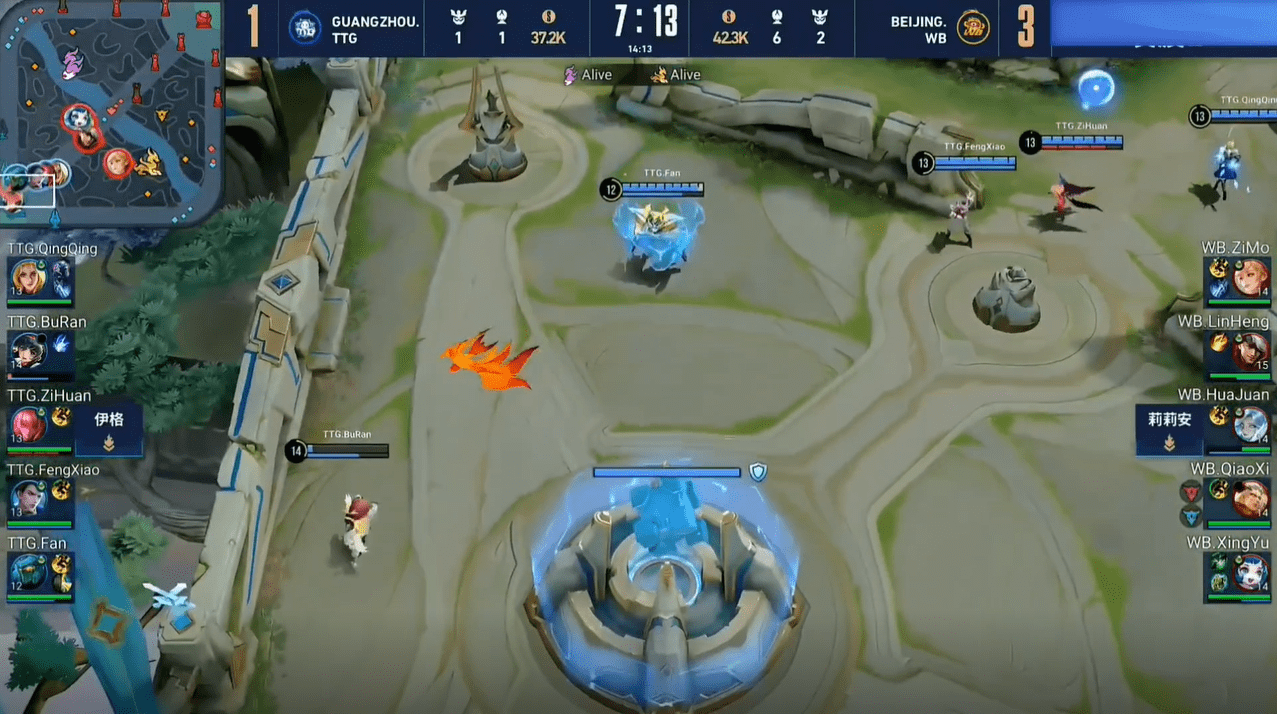Select WB.XingYu's hero portrait

click(1250, 572)
